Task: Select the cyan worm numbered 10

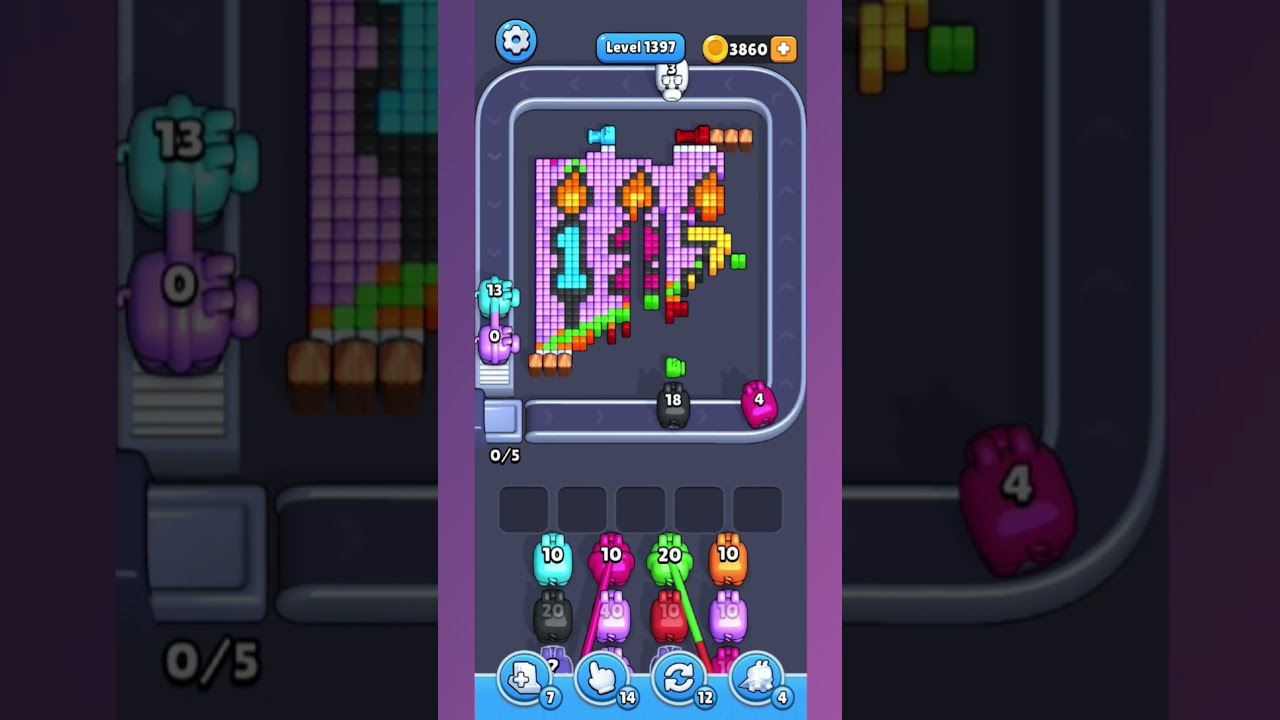Action: pos(551,558)
